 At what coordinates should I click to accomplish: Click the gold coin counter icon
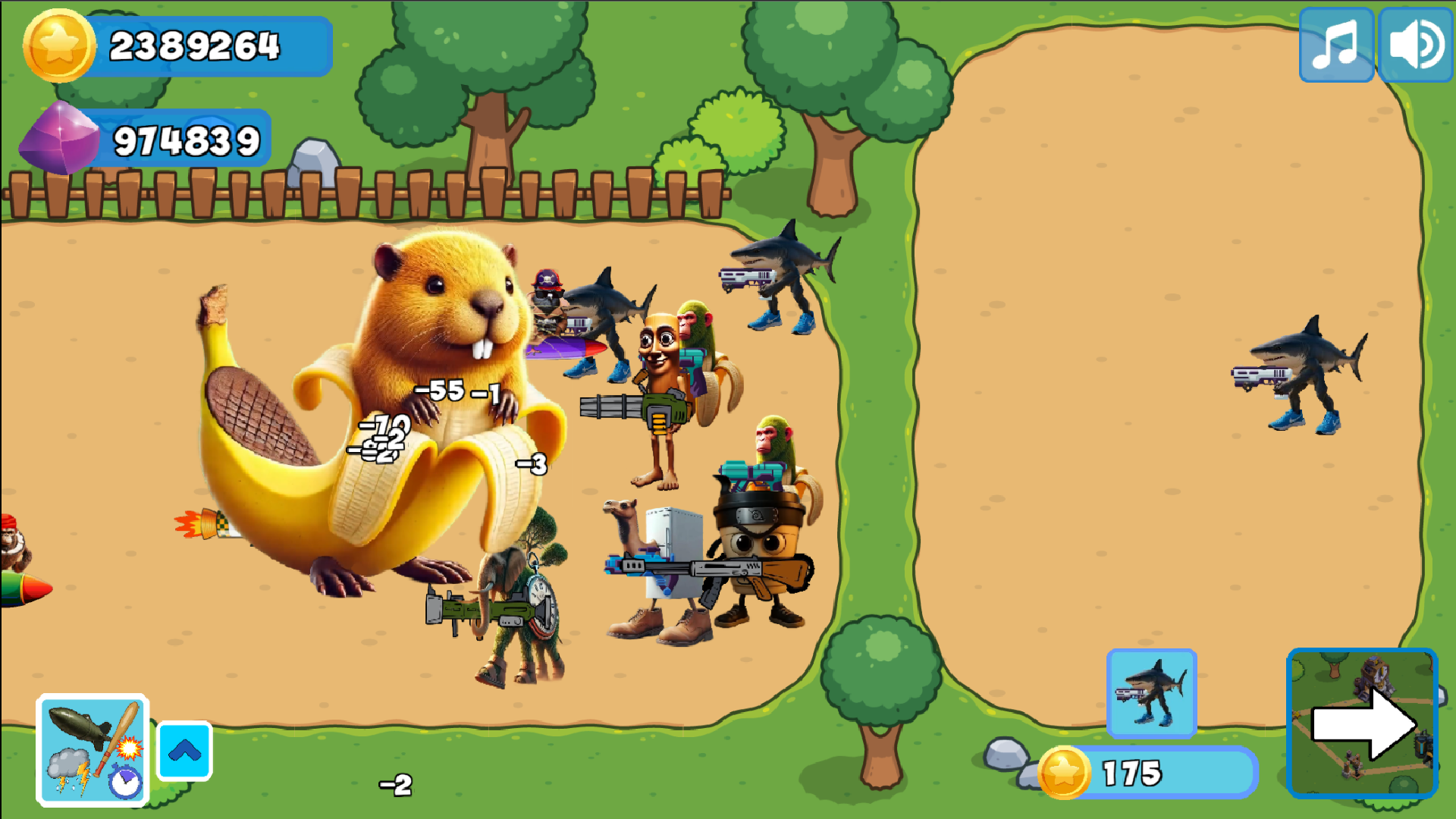click(x=59, y=45)
